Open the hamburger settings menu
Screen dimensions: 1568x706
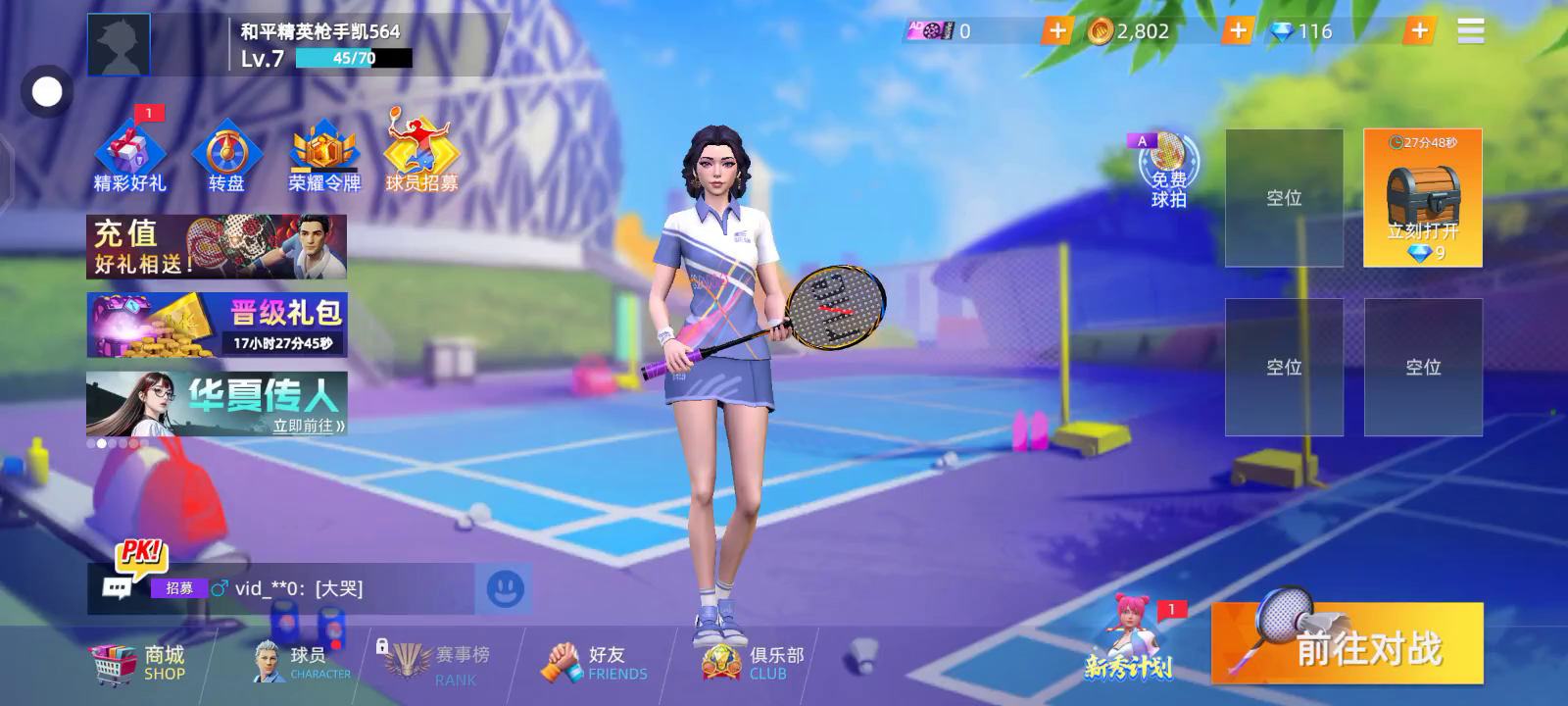coord(1470,31)
